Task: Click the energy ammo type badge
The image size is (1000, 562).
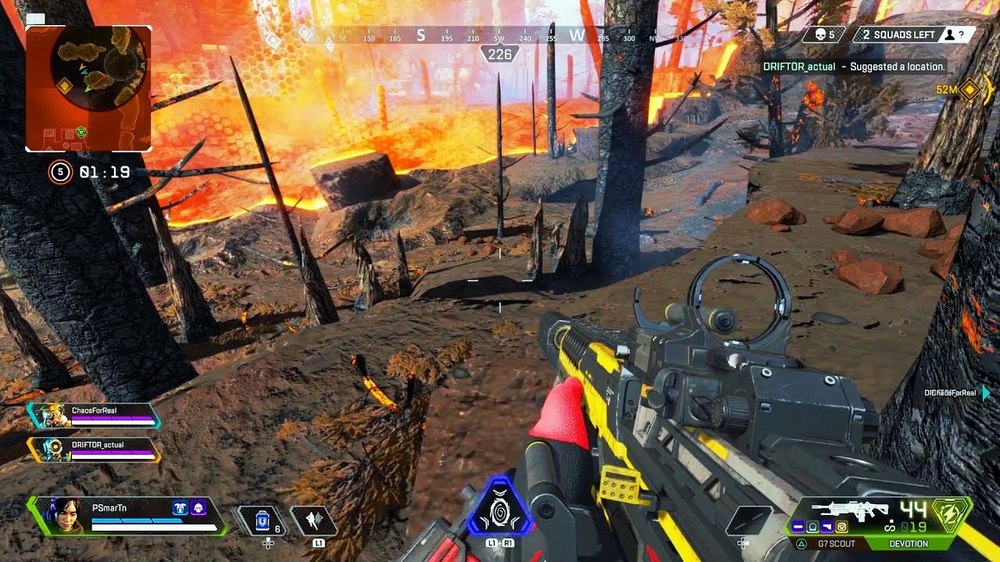Action: [951, 514]
